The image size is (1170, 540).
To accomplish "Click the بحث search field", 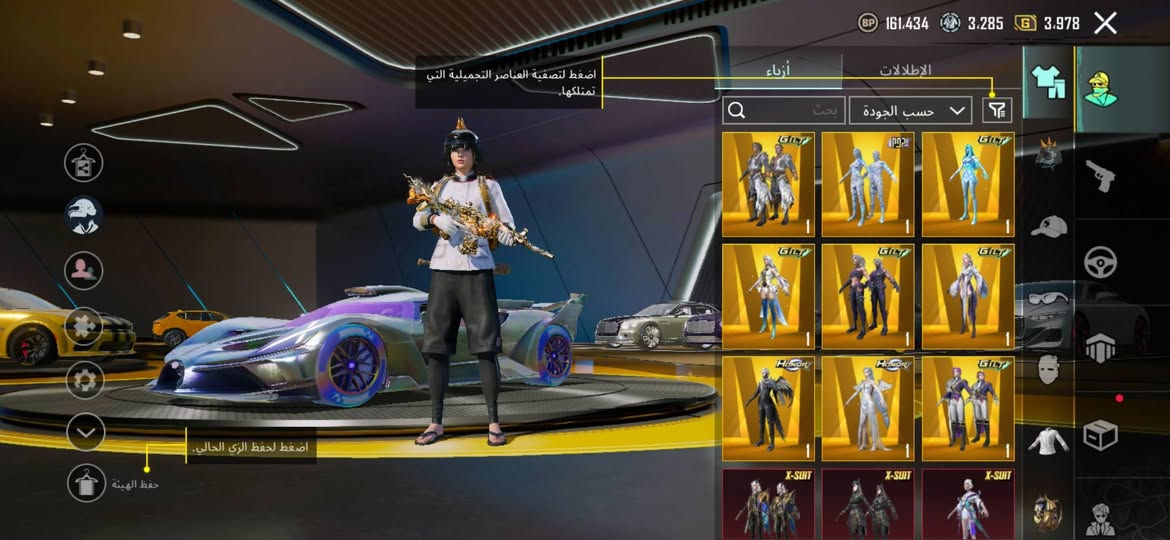I will point(785,110).
